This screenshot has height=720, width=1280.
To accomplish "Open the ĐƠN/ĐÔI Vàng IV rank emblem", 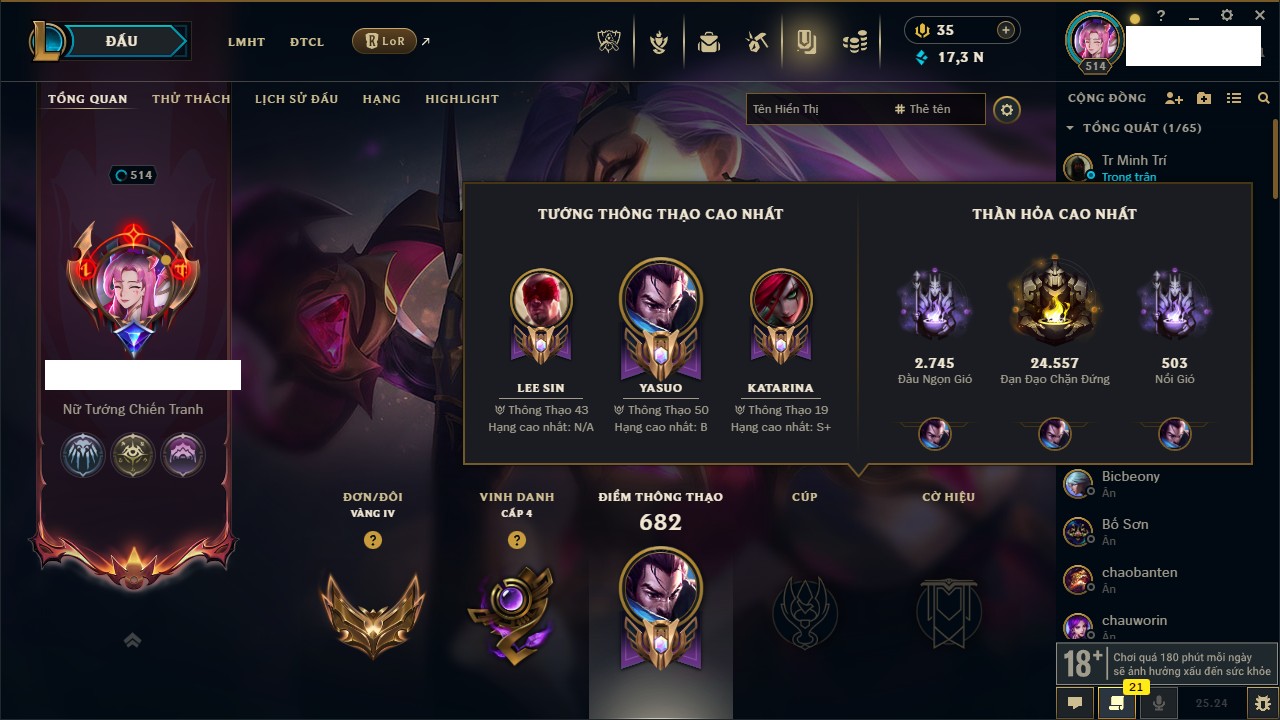I will coord(372,613).
